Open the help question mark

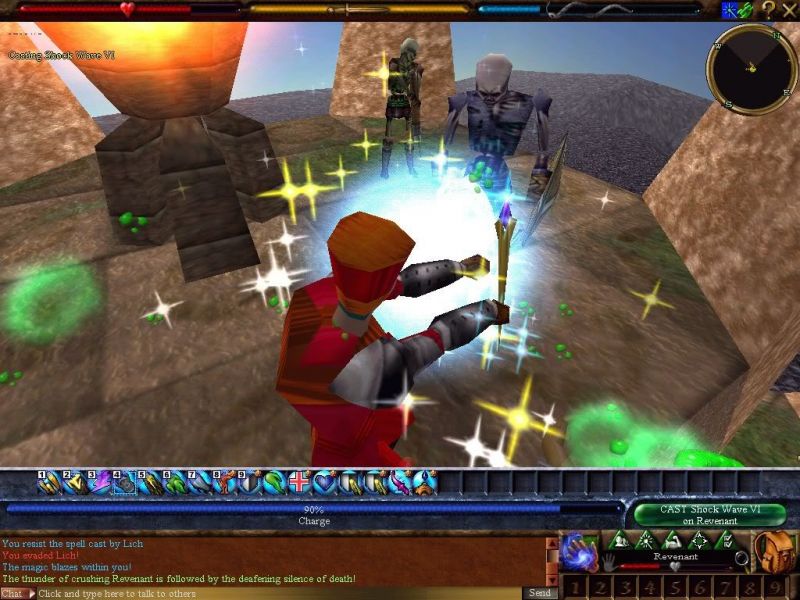click(768, 10)
